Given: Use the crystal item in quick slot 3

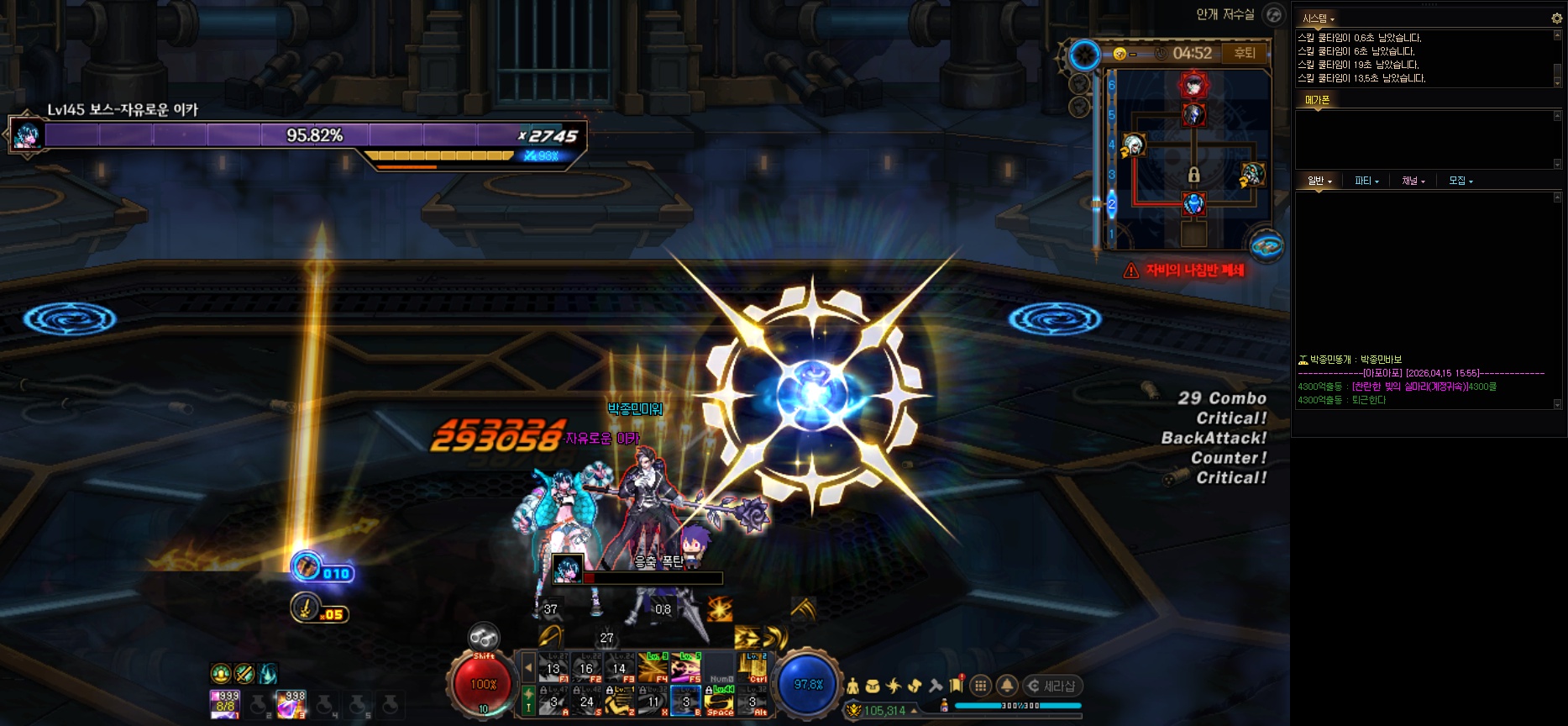Looking at the screenshot, I should pos(291,704).
